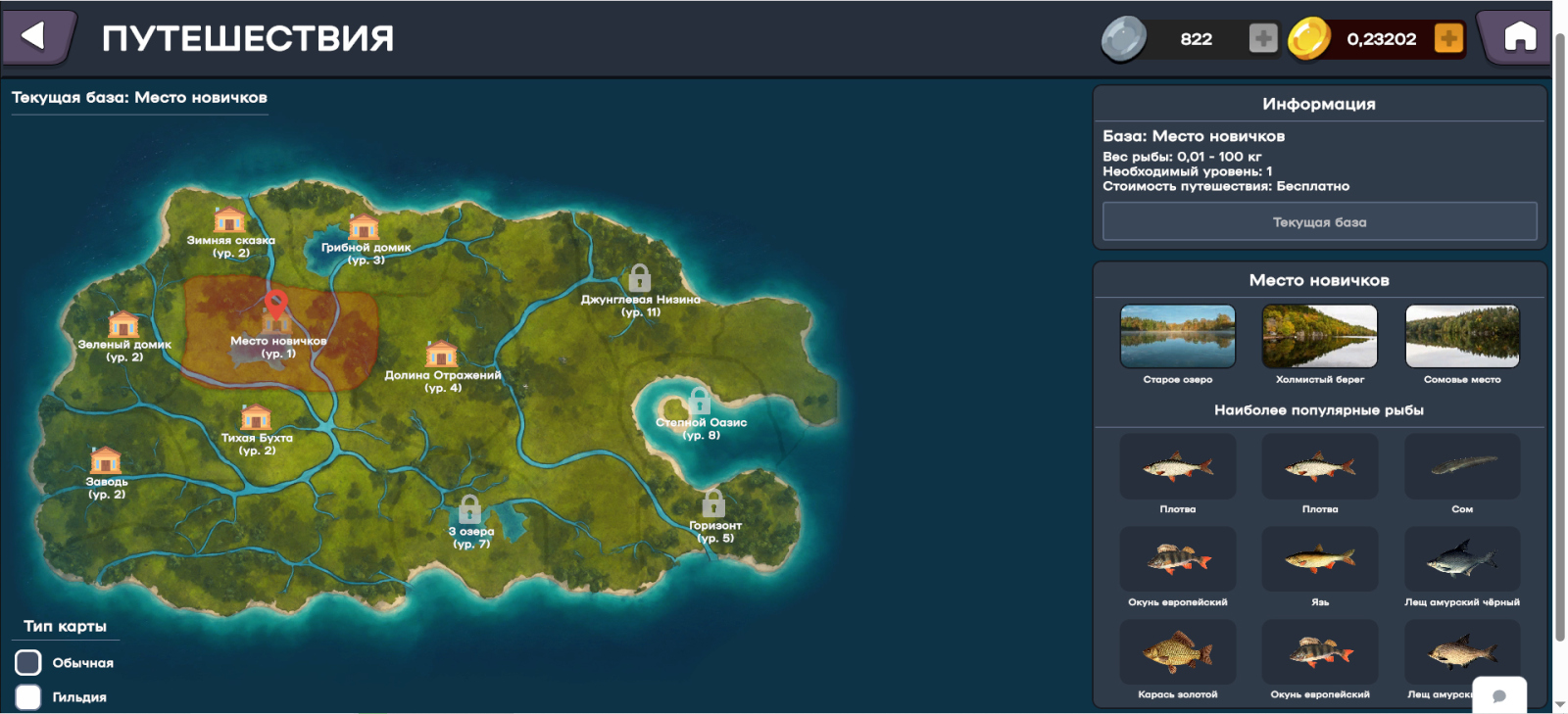Select locked Степной Оазис base
Viewport: 1568px width, 714px height.
pyautogui.click(x=699, y=401)
